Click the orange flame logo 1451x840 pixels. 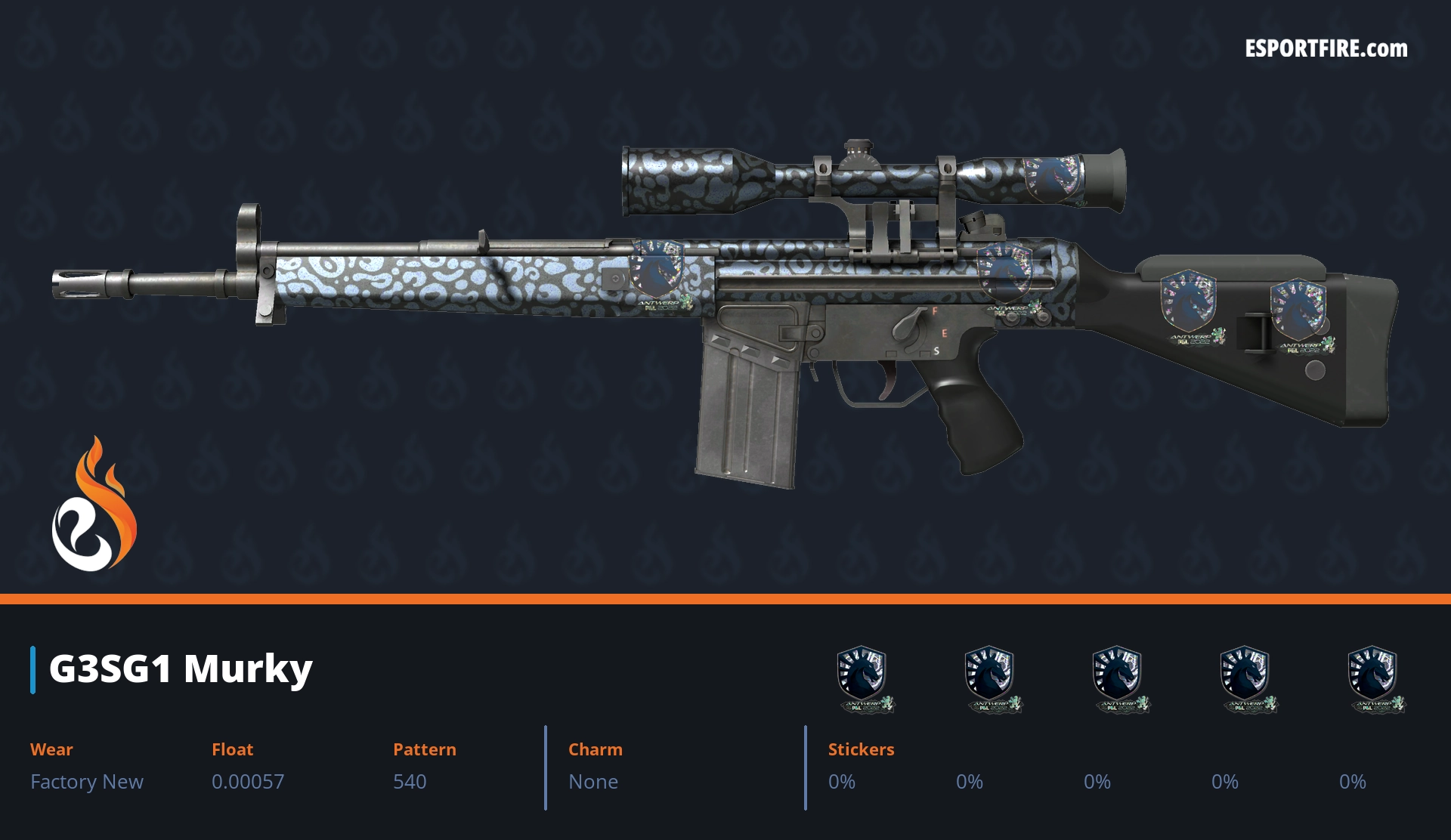[94, 505]
